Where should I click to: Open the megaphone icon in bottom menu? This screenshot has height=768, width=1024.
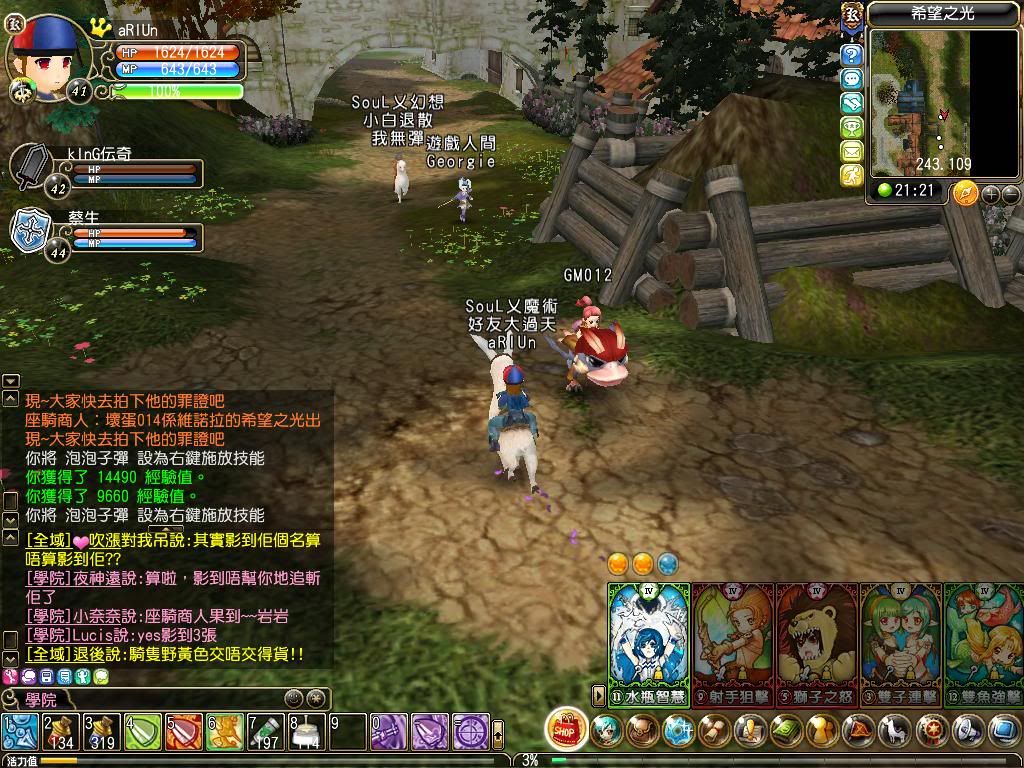point(967,730)
